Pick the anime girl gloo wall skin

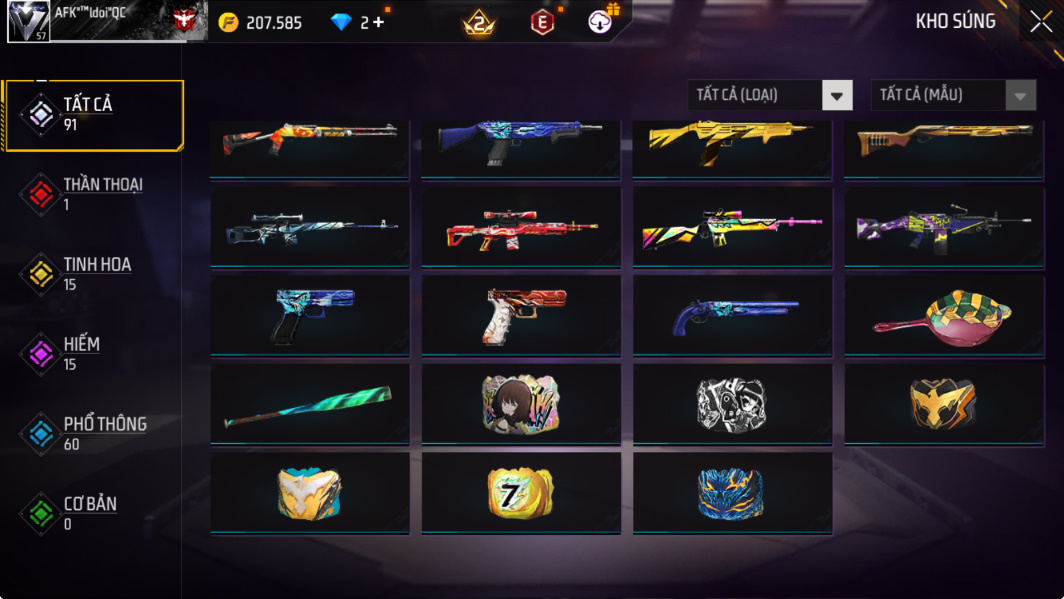point(520,403)
